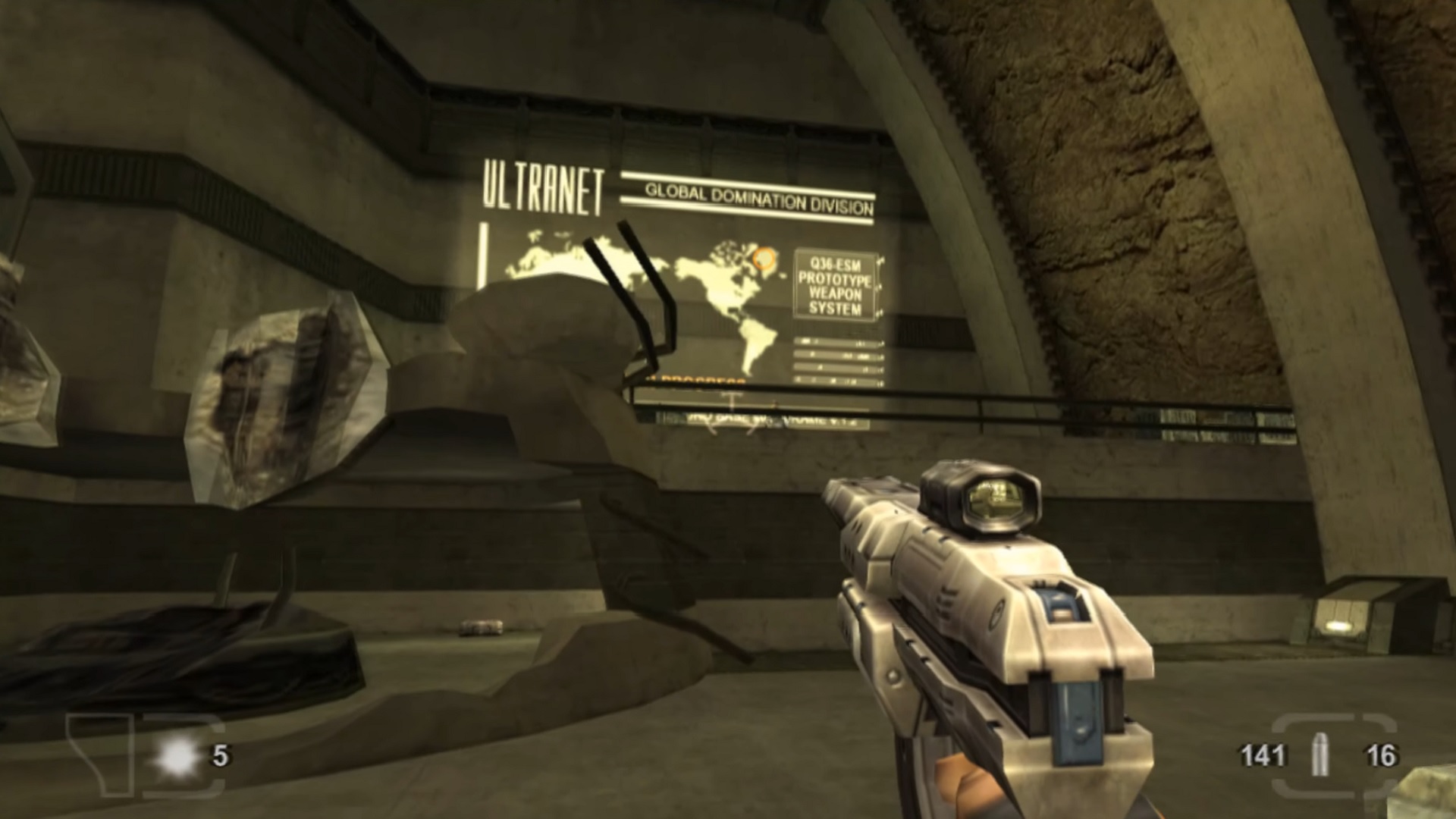Screen dimensions: 1456x819
Task: Click the metal canister lying on the floor
Action: click(x=479, y=627)
